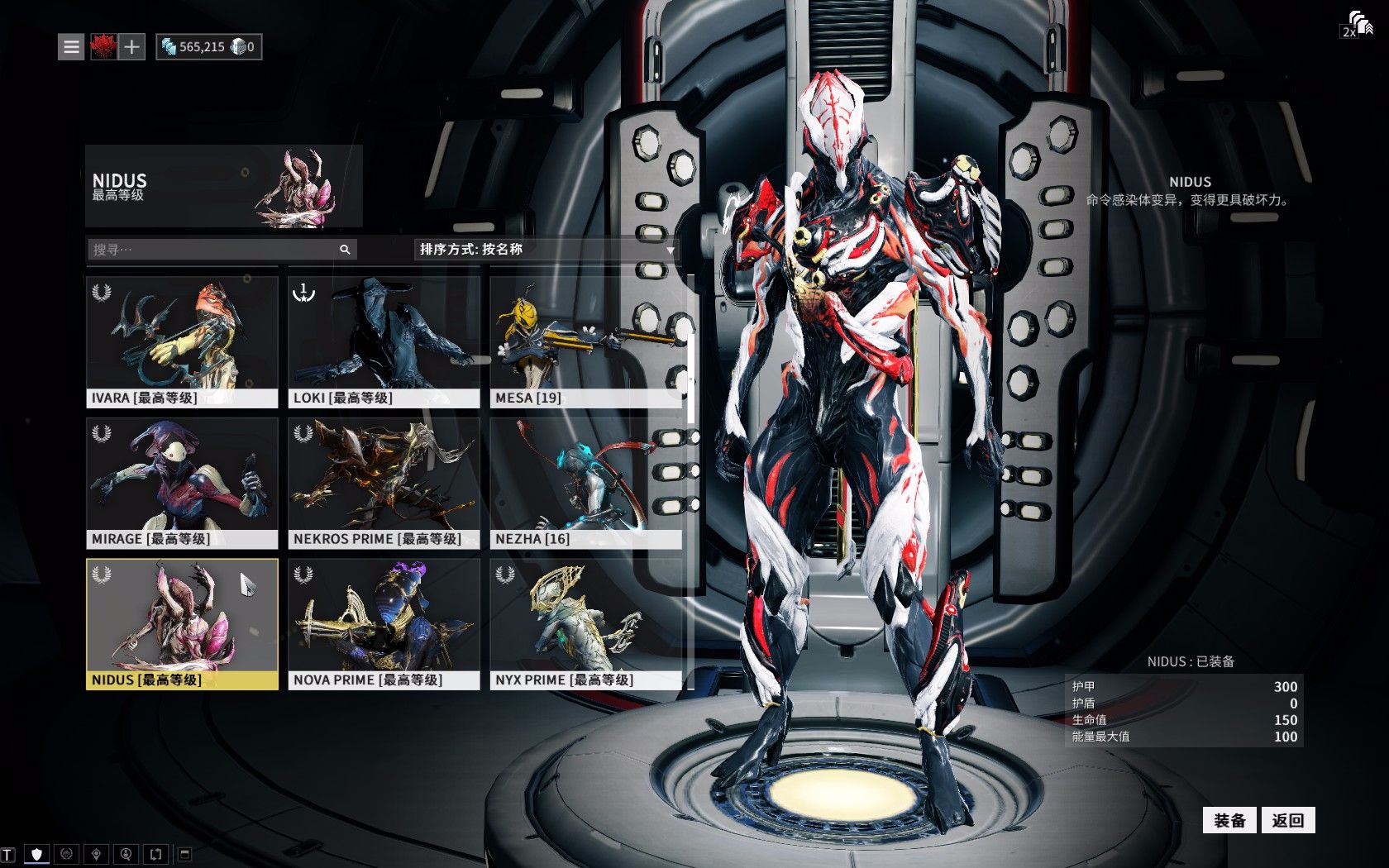Click the platinum and credits currency panel
Screen dimensions: 1389x868
coord(209,47)
